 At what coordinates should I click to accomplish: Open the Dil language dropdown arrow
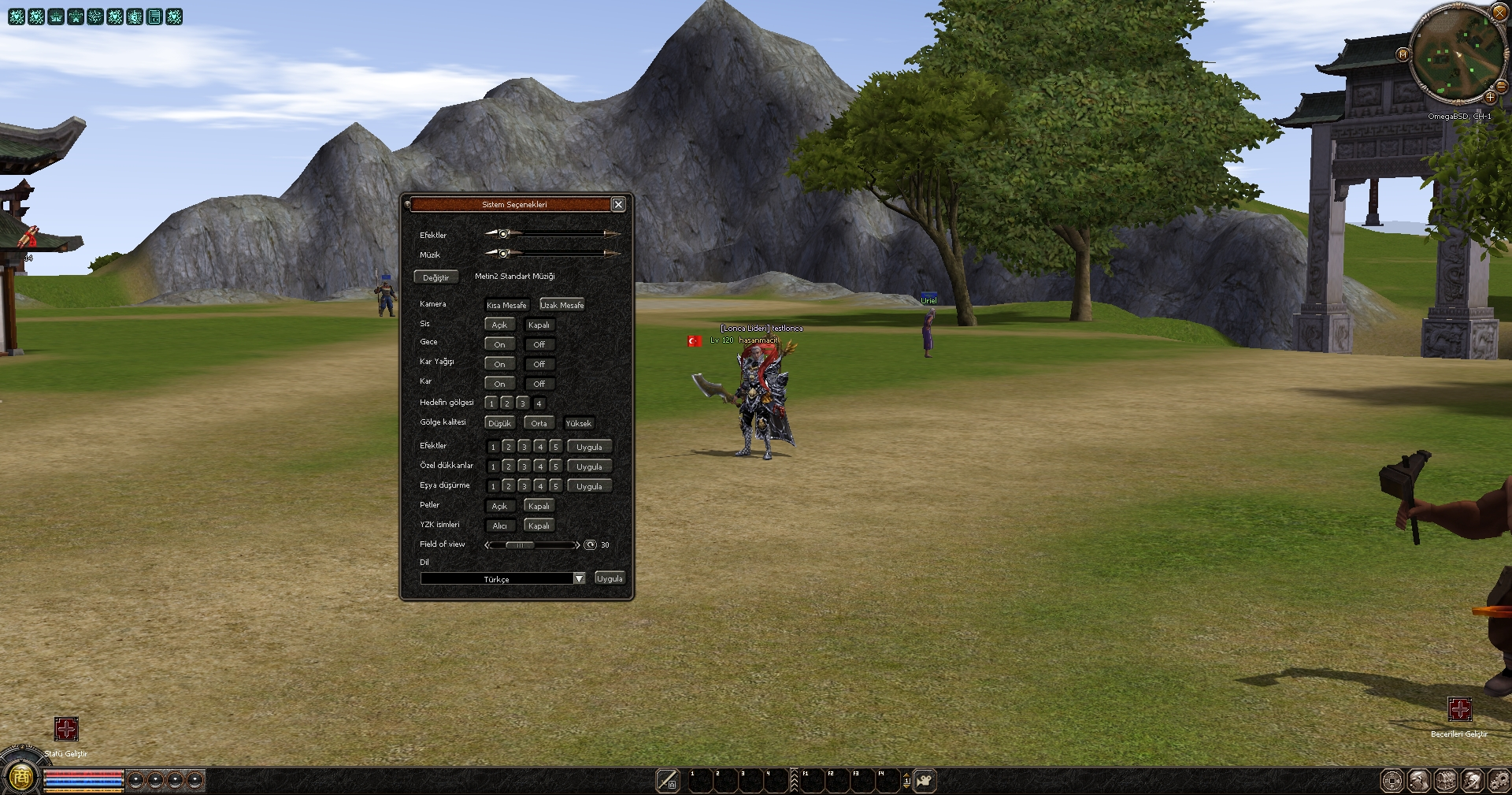[580, 578]
